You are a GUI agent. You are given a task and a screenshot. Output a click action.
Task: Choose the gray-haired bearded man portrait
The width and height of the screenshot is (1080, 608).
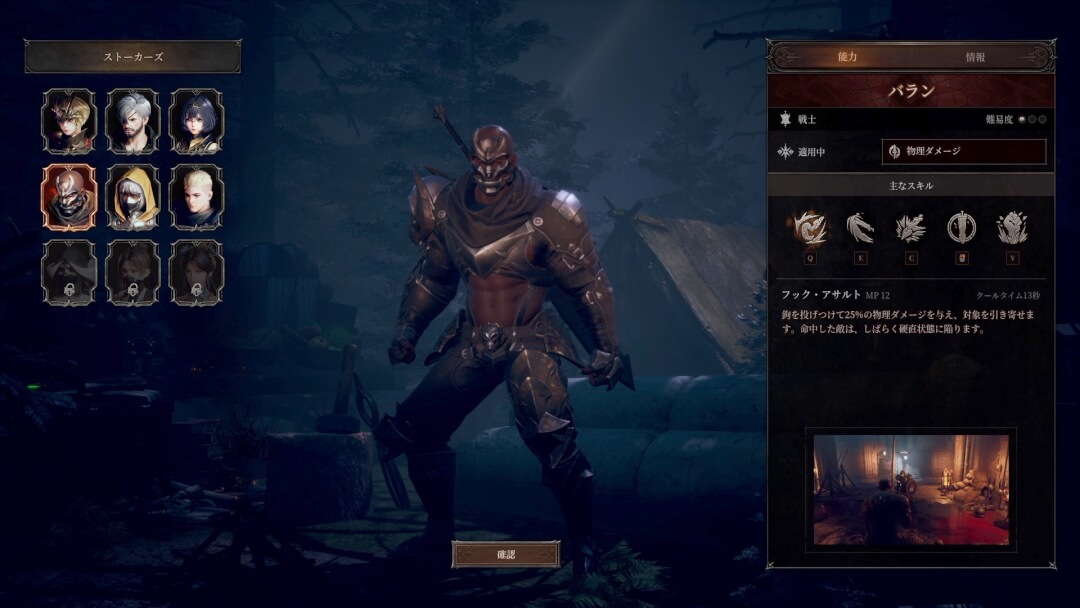coord(133,121)
